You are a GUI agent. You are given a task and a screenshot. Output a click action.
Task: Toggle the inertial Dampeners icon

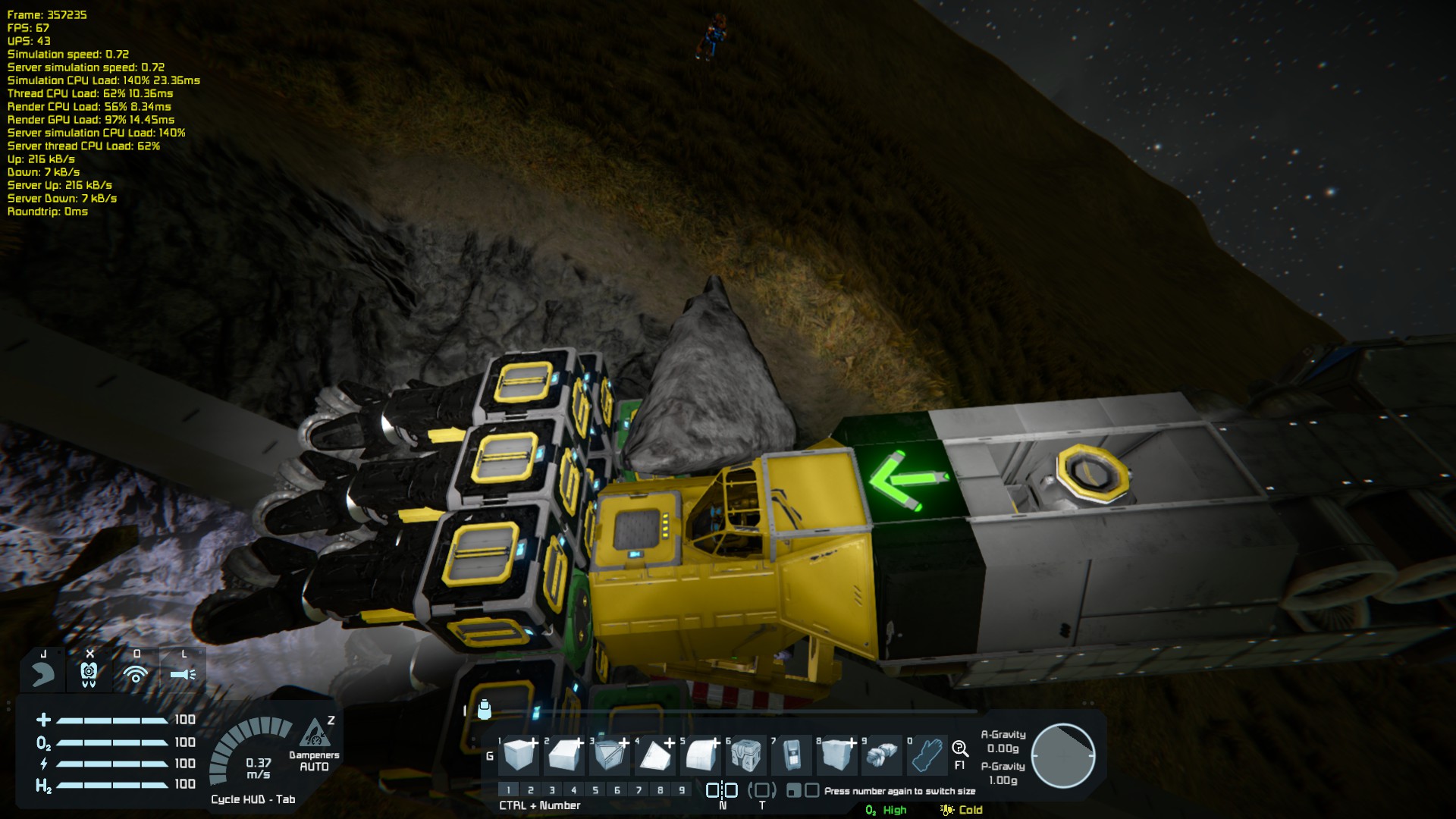pyautogui.click(x=315, y=734)
